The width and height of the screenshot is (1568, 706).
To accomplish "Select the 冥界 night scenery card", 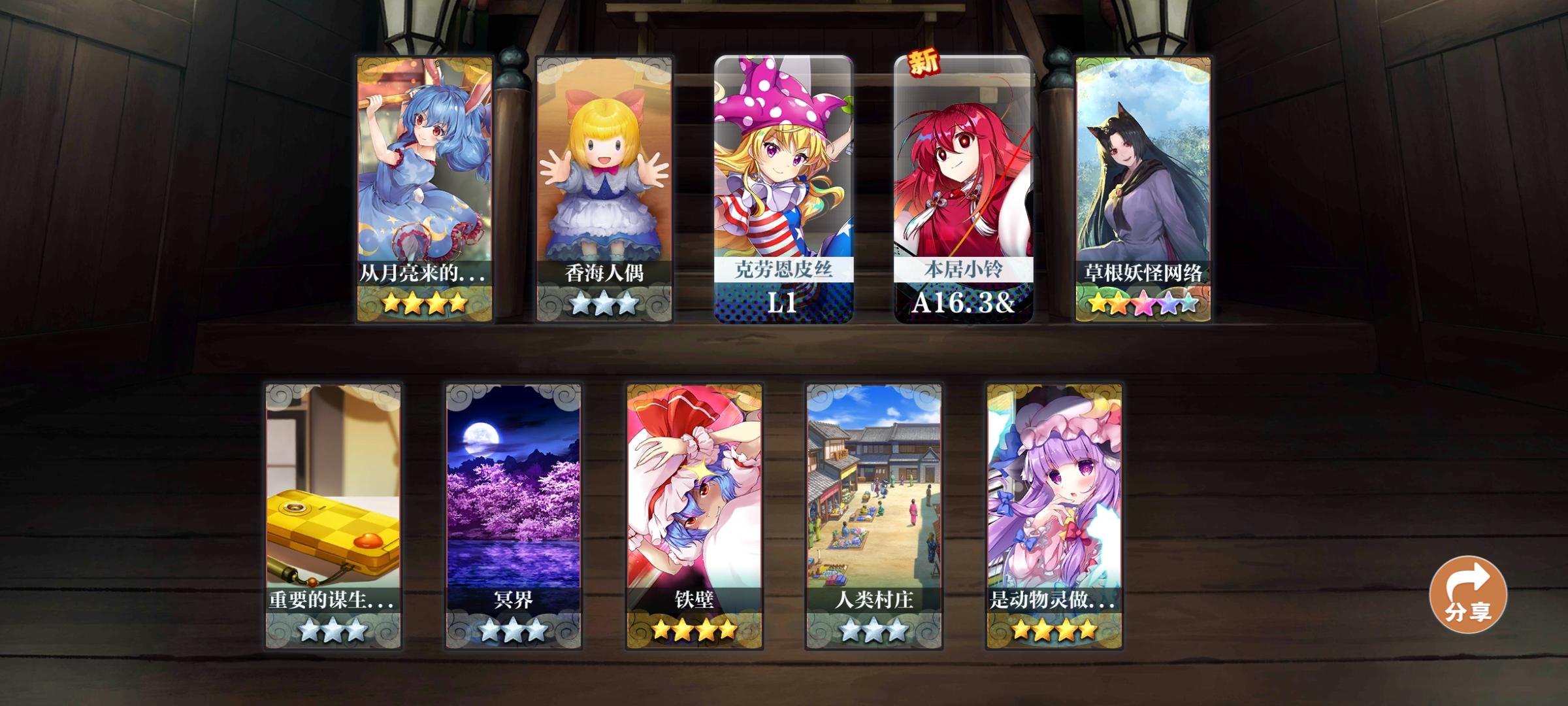I will [512, 497].
